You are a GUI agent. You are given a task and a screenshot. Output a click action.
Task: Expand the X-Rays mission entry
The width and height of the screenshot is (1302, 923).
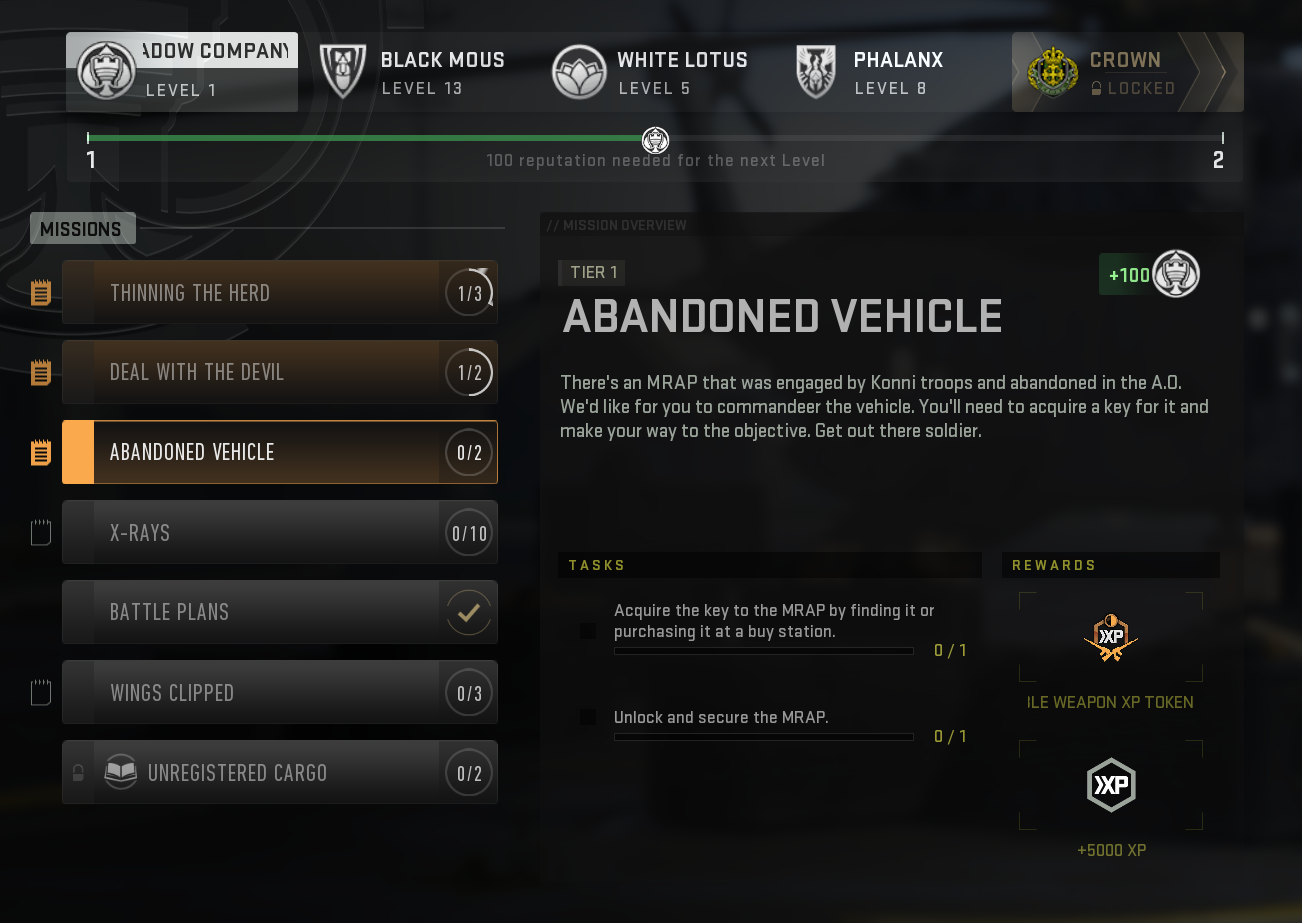(x=280, y=532)
